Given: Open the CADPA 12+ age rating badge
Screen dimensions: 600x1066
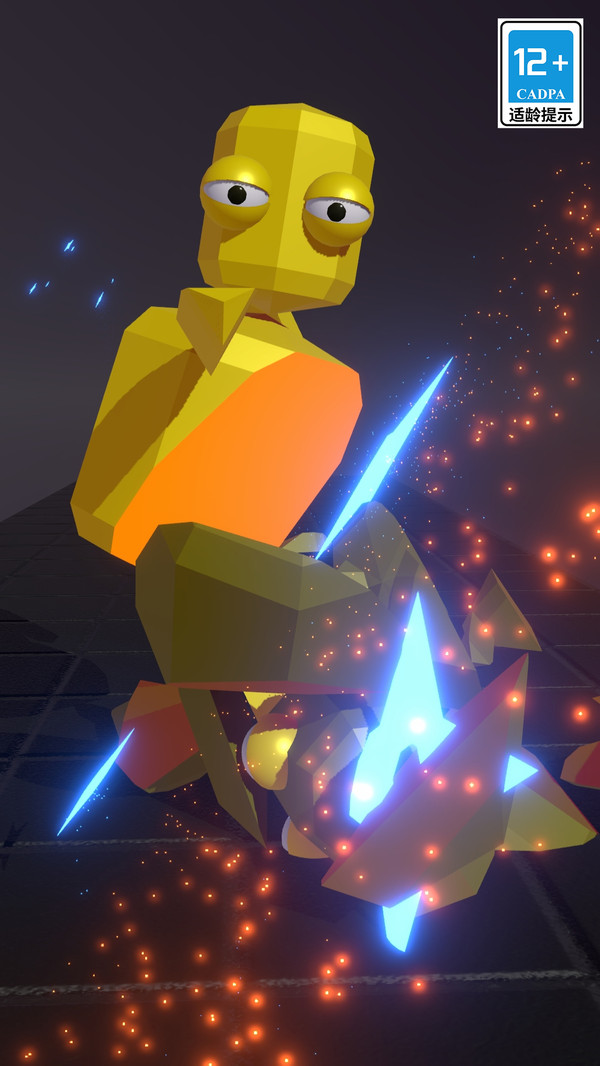Looking at the screenshot, I should (540, 73).
